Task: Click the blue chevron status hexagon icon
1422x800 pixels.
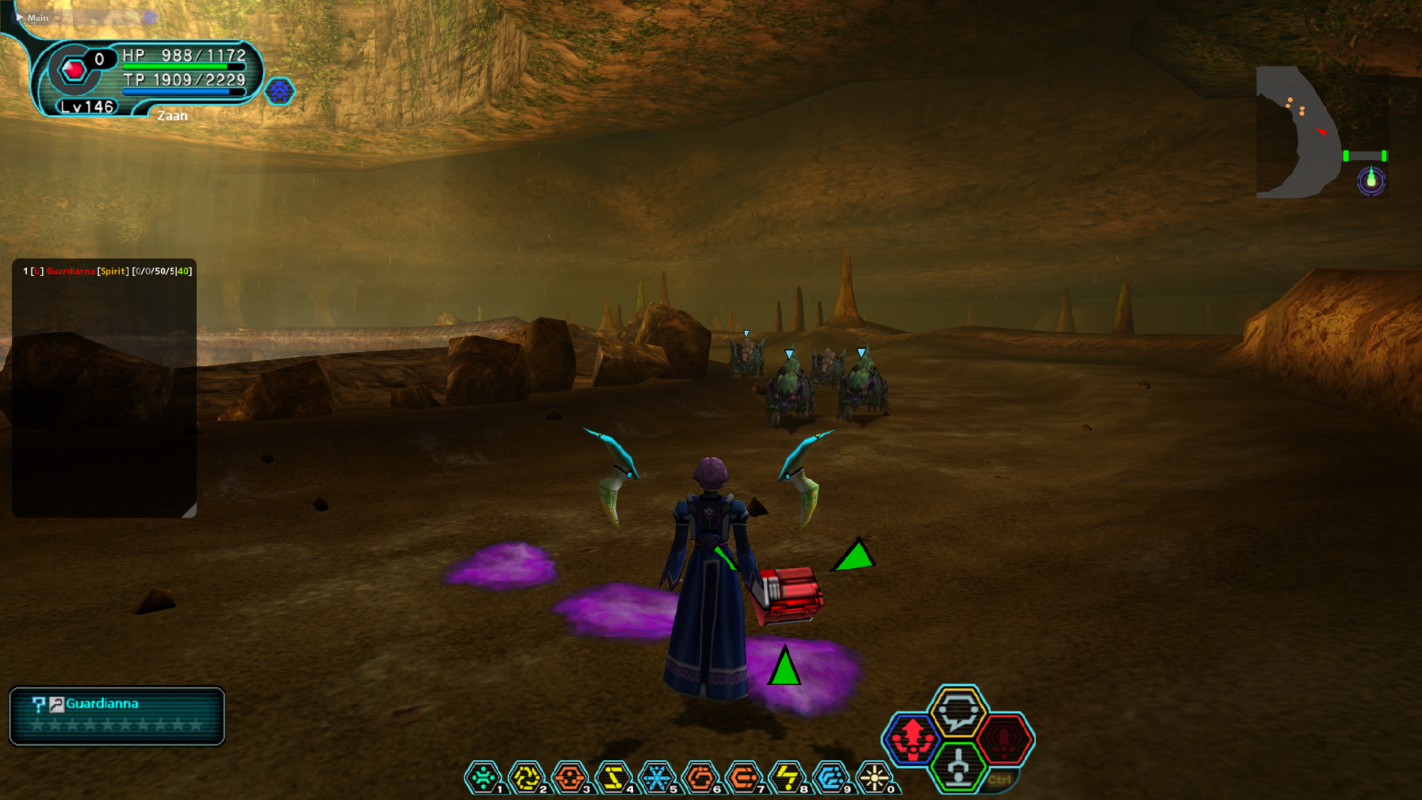Action: coord(279,91)
